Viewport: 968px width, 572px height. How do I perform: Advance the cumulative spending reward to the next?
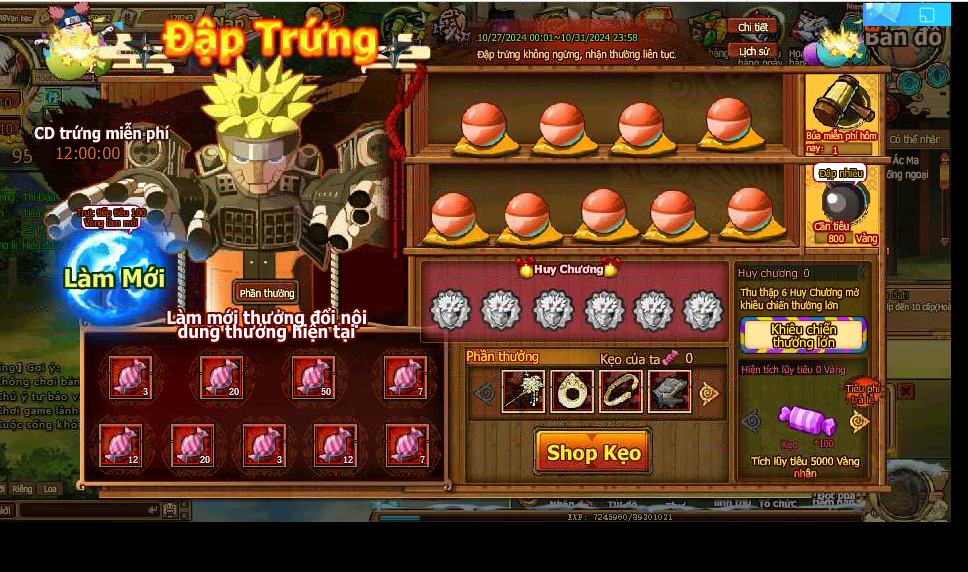859,421
